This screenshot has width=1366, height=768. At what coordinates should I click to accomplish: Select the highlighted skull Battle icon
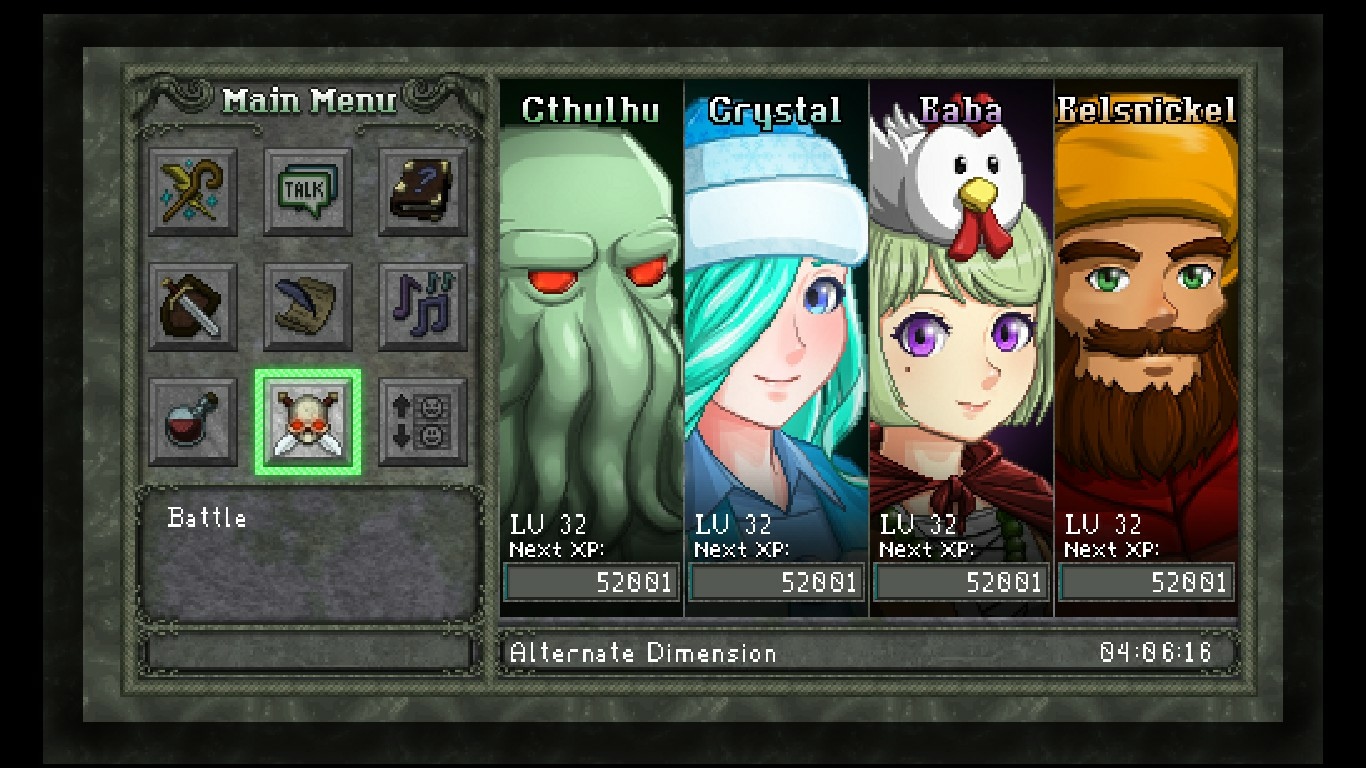pos(308,421)
